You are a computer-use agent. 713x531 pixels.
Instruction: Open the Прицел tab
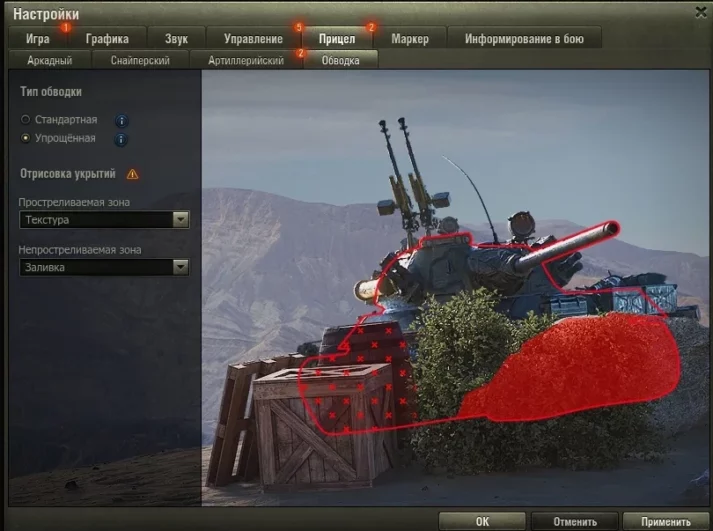[x=337, y=39]
